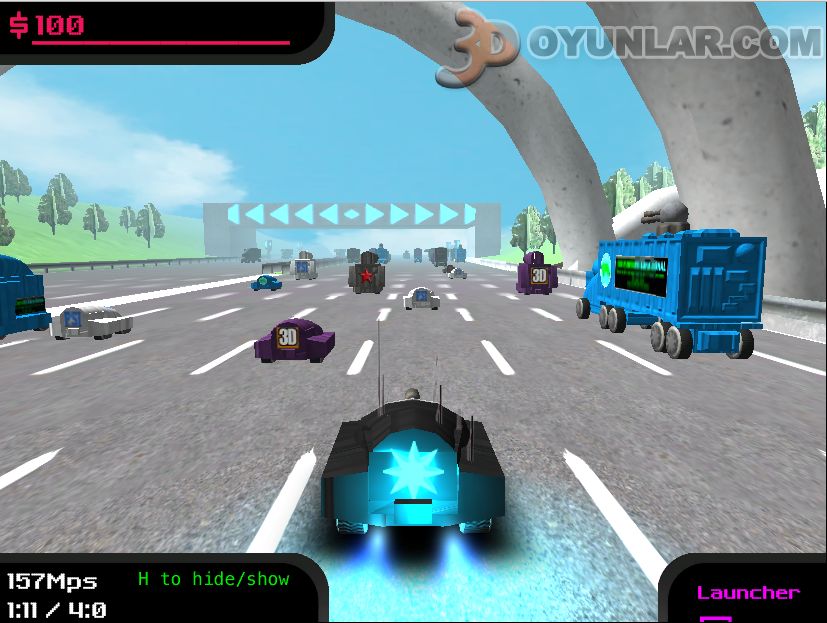The width and height of the screenshot is (827, 623).
Task: Select the Launcher weapon panel
Action: click(x=748, y=596)
